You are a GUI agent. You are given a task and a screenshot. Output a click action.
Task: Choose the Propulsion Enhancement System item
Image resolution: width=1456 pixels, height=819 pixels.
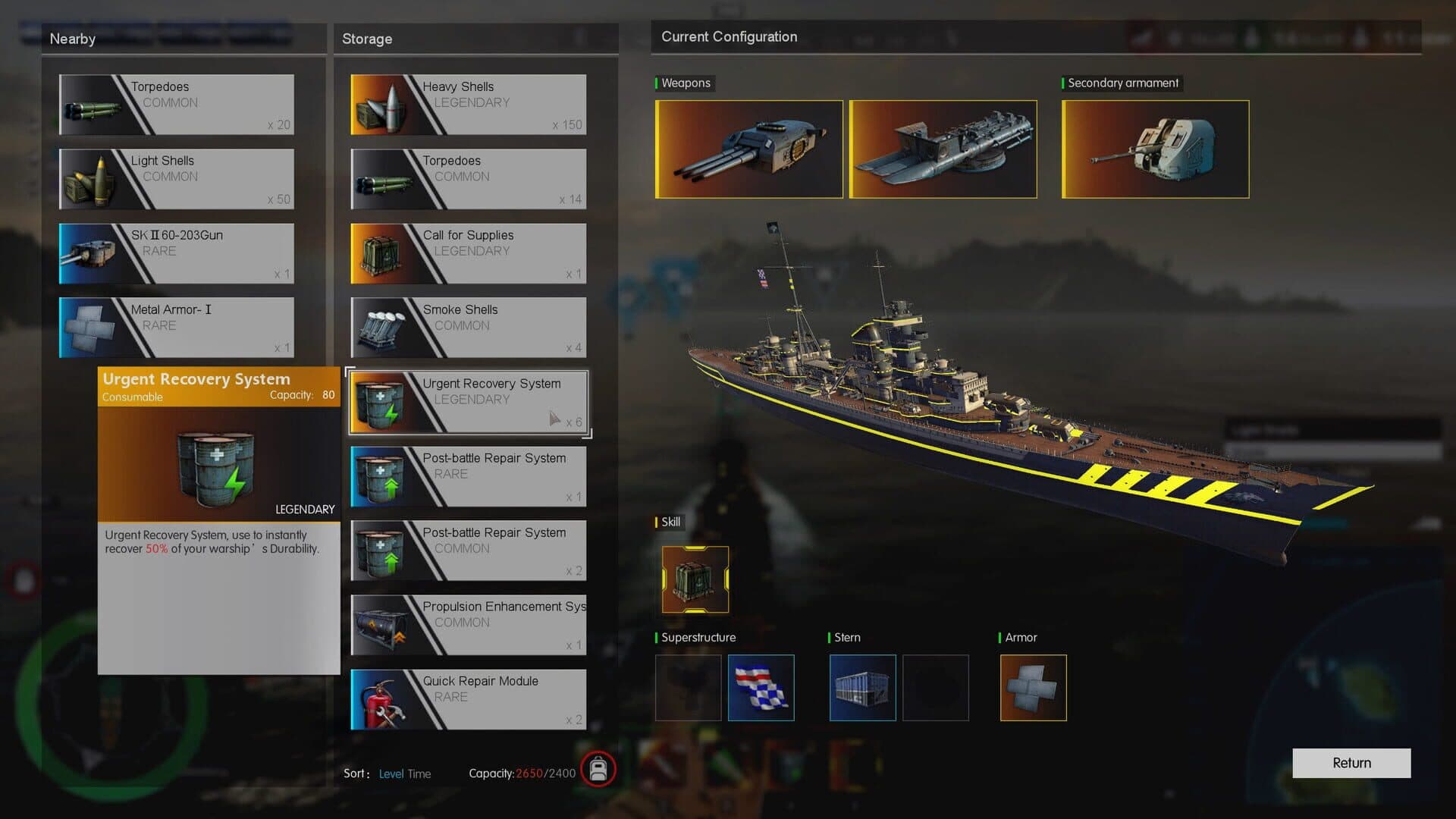coord(468,625)
